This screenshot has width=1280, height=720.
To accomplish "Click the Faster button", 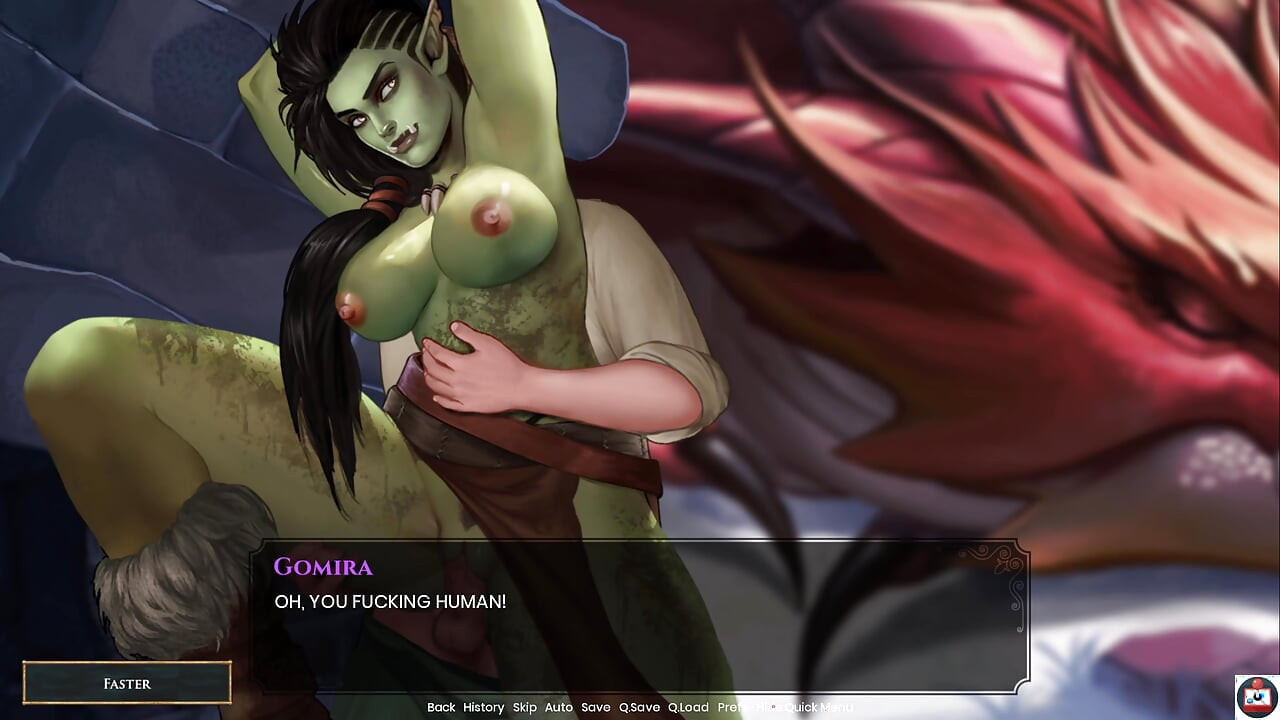I will click(127, 684).
